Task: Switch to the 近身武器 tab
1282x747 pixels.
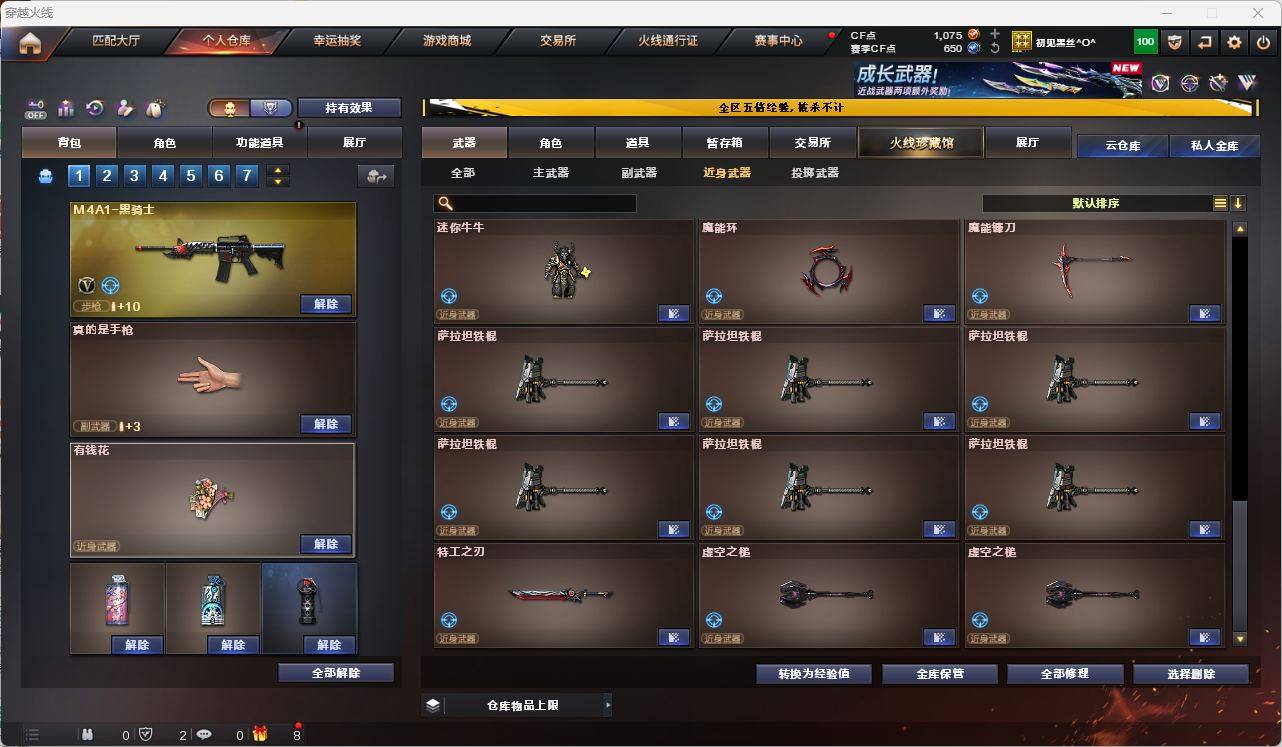Action: click(x=725, y=172)
